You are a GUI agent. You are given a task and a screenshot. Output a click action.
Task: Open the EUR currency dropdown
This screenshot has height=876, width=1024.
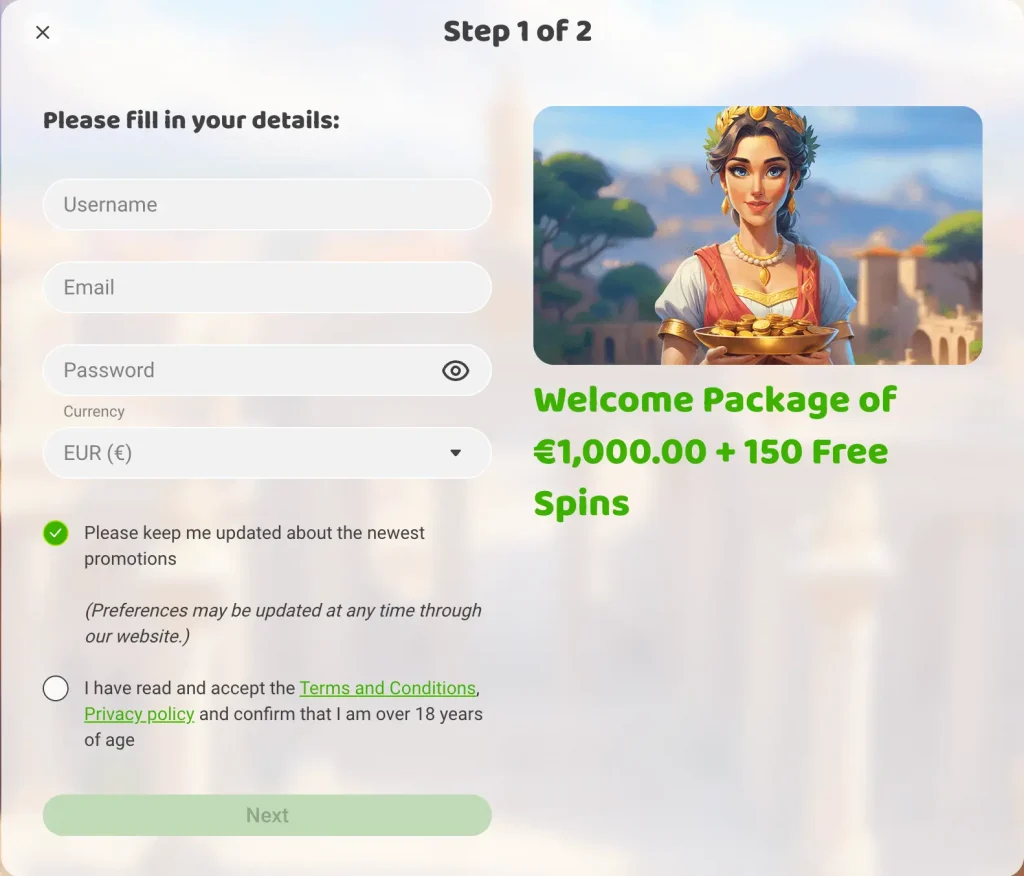(267, 454)
